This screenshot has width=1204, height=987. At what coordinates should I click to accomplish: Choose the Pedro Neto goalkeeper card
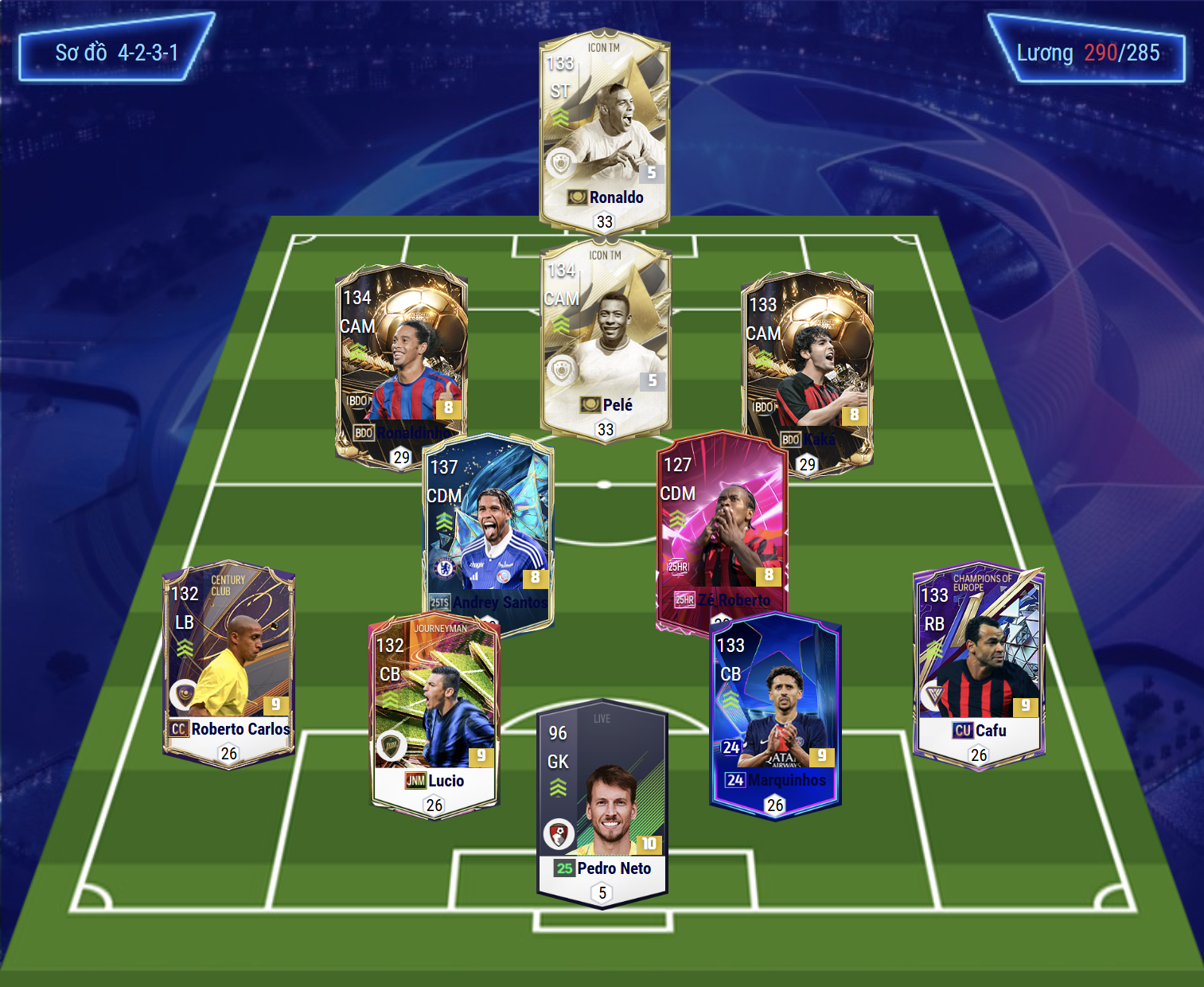click(x=602, y=800)
